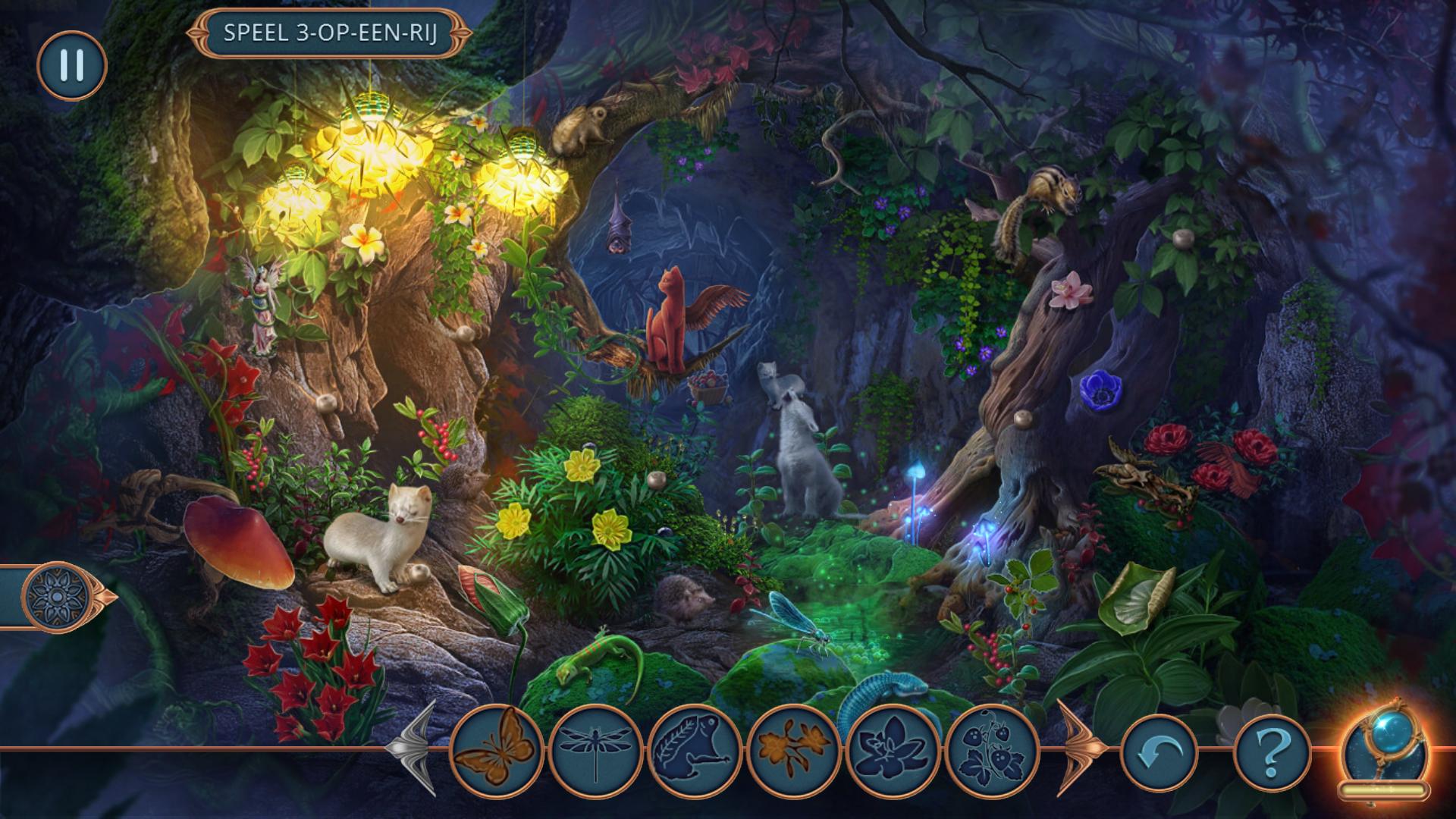
Task: Choose the strawberry plant silhouette slot
Action: [x=992, y=750]
